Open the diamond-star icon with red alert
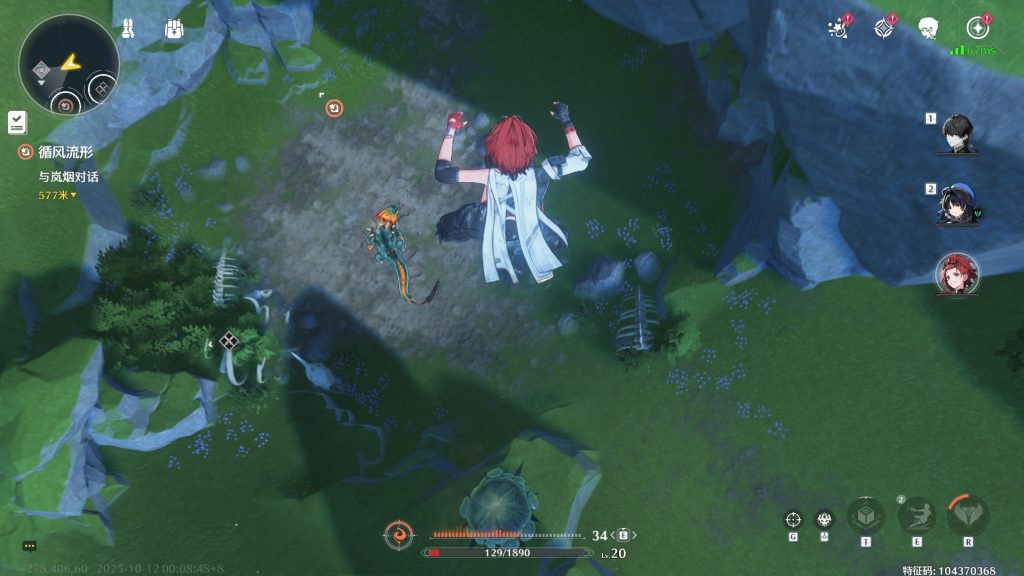 pos(883,28)
